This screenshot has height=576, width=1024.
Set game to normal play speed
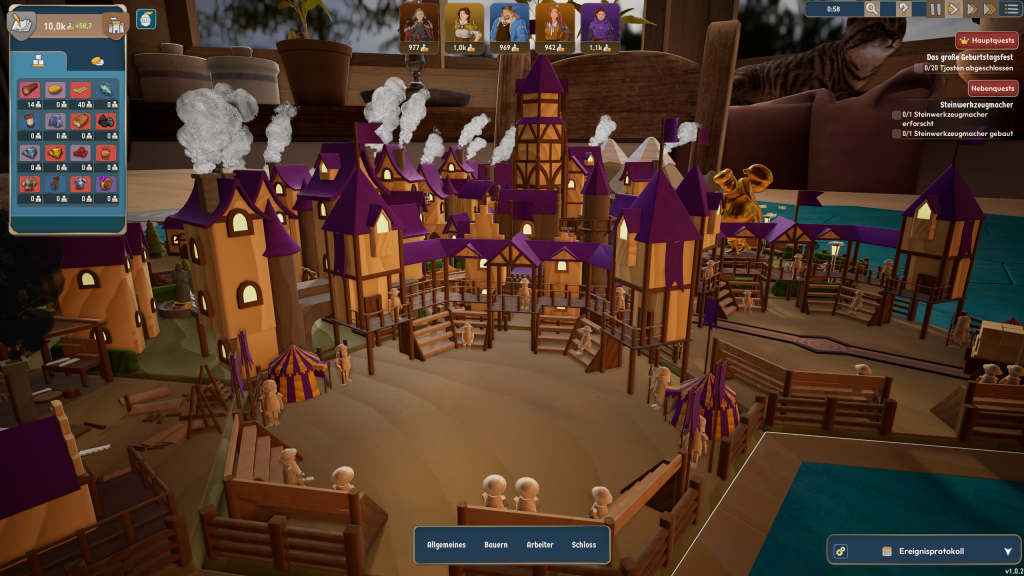coord(954,9)
